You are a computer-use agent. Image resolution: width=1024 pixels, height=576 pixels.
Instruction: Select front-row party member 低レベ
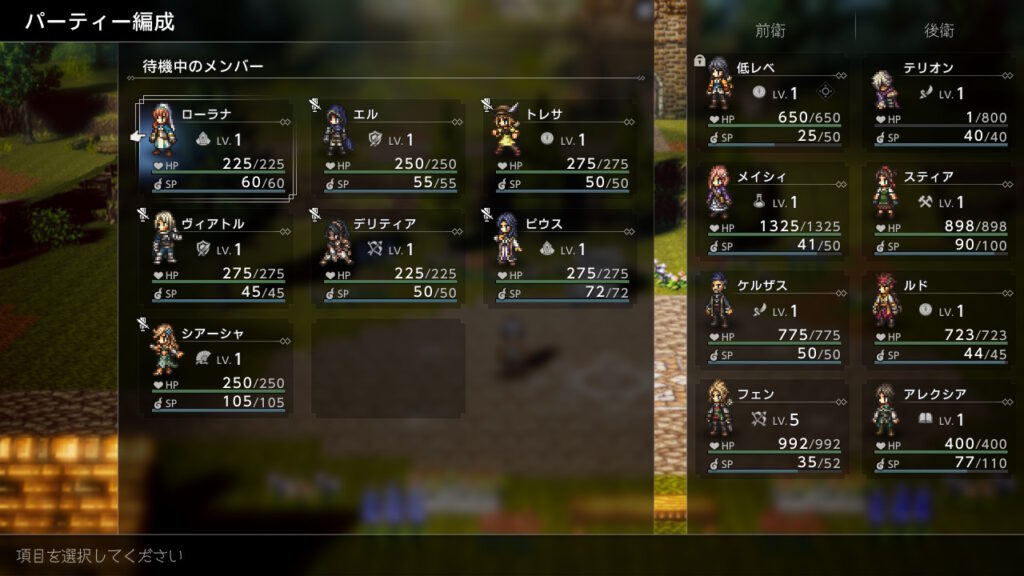pyautogui.click(x=772, y=101)
